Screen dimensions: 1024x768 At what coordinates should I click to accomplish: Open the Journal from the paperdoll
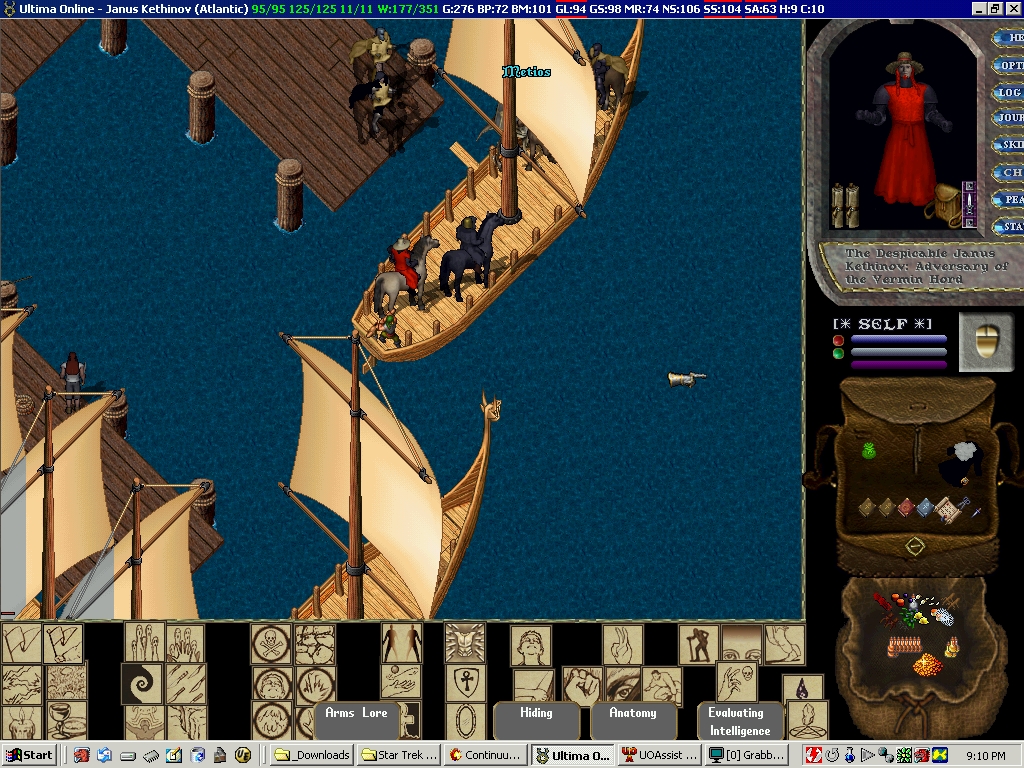1008,118
